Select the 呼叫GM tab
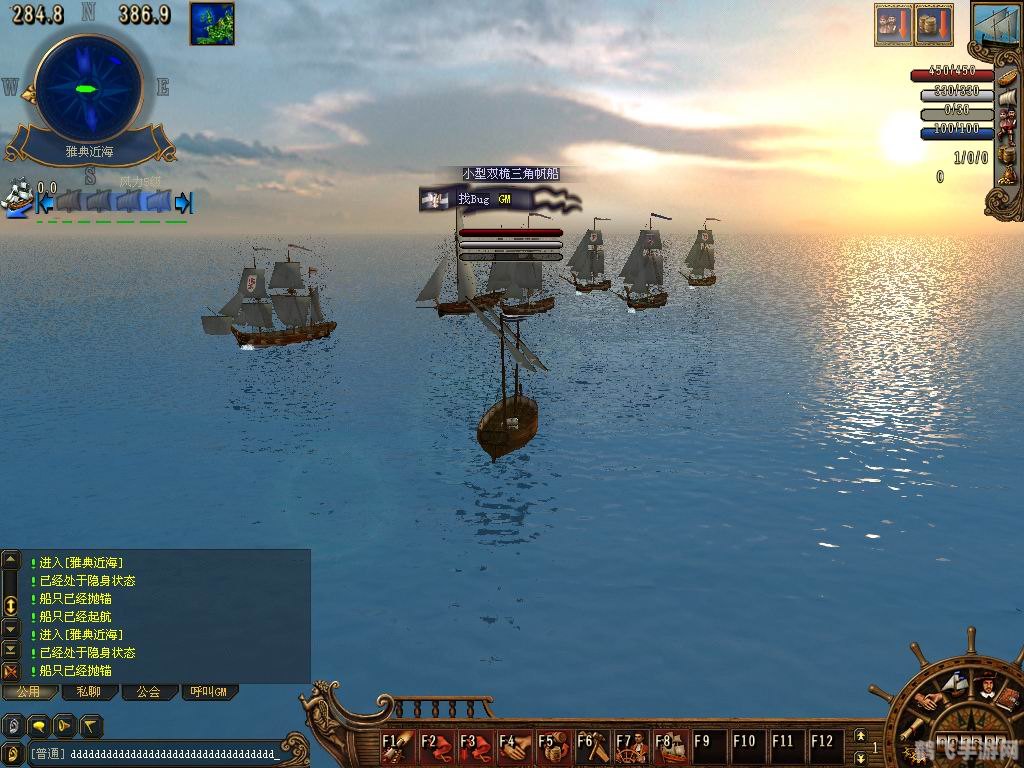This screenshot has height=768, width=1024. pos(209,692)
